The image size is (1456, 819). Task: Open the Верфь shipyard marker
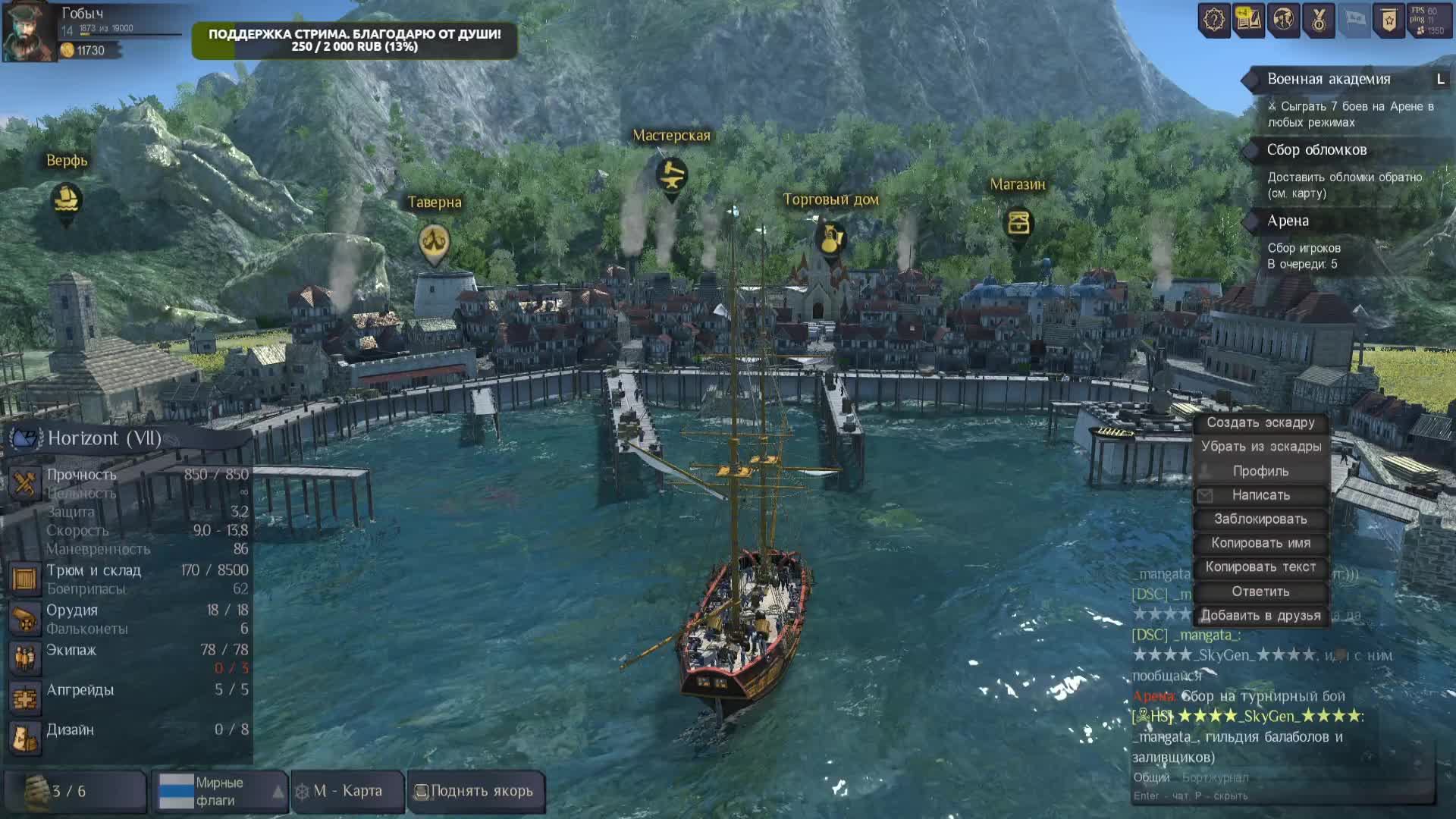66,200
